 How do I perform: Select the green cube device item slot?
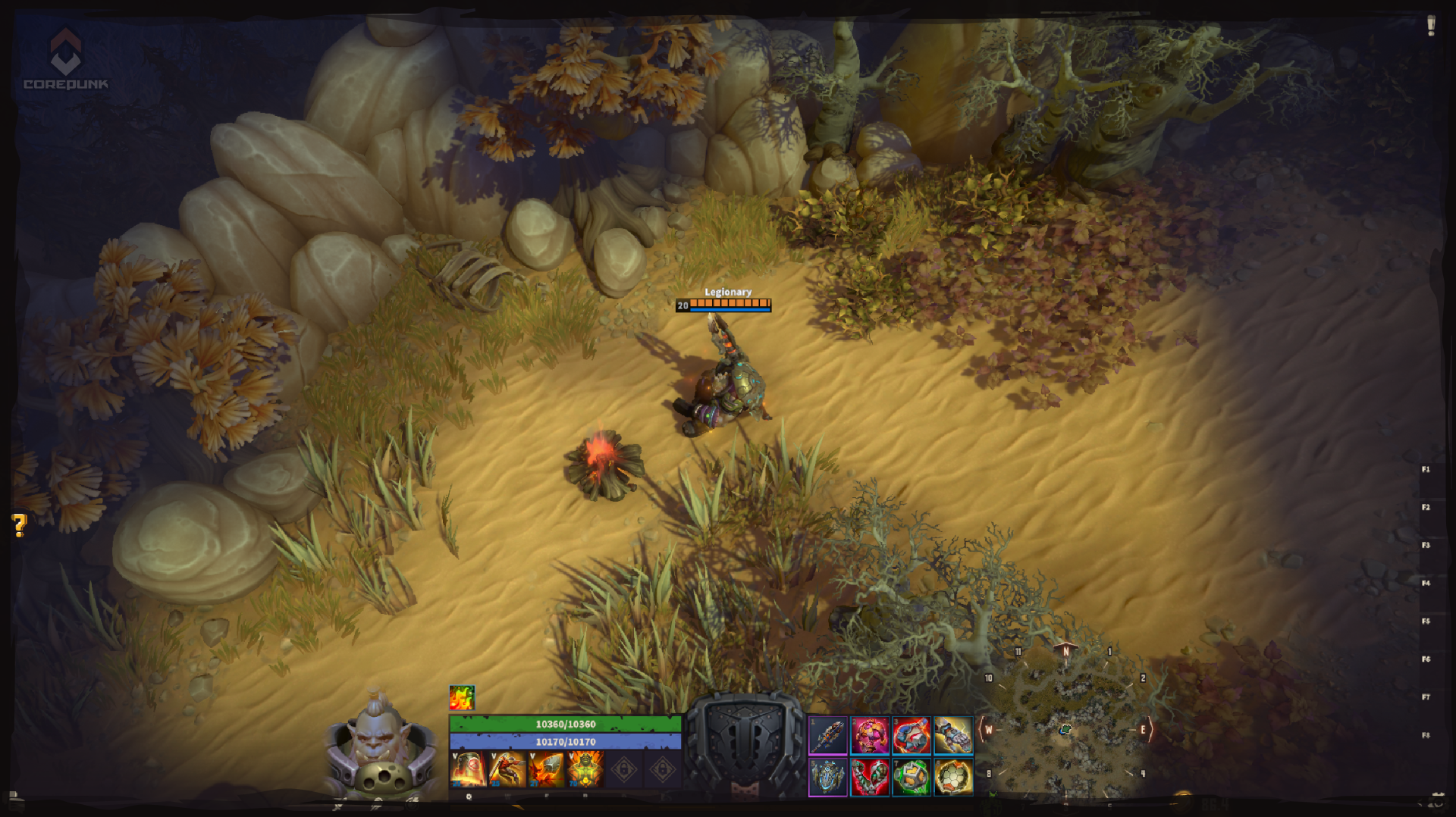tap(912, 777)
